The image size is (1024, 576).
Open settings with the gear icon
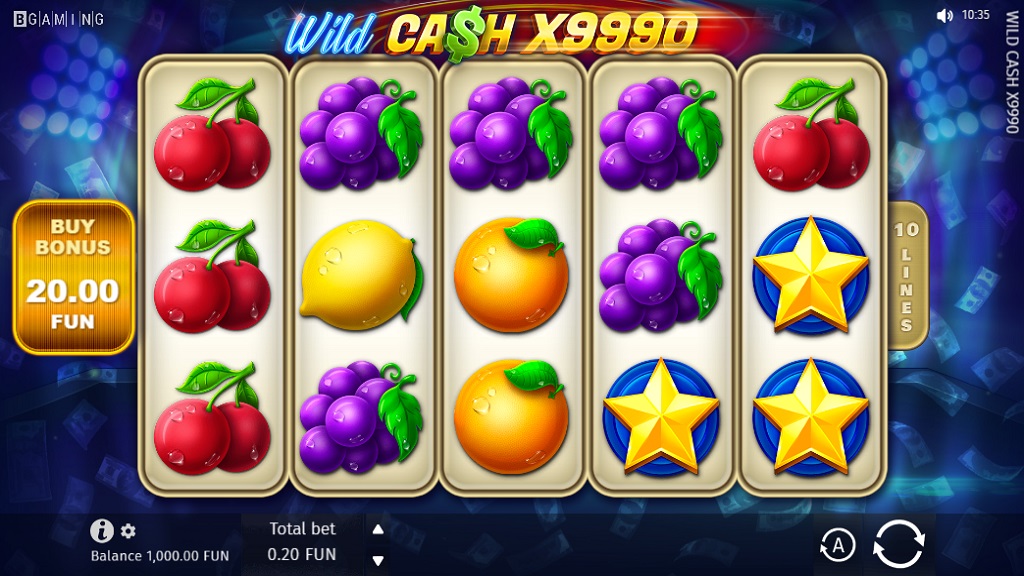pyautogui.click(x=128, y=531)
